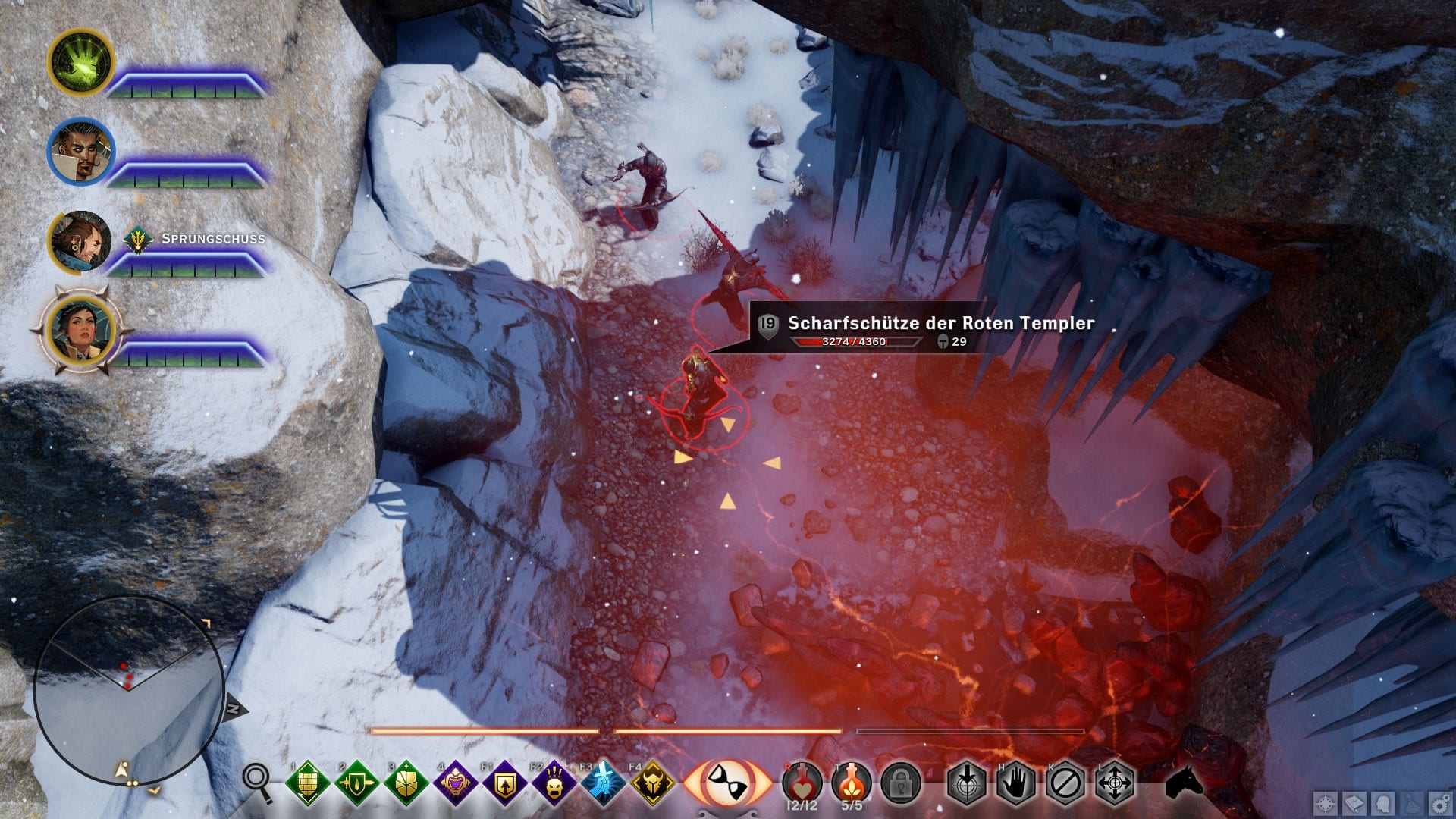Activate the golden horned helmet ability
Screen dimensions: 1456x819
pyautogui.click(x=653, y=783)
